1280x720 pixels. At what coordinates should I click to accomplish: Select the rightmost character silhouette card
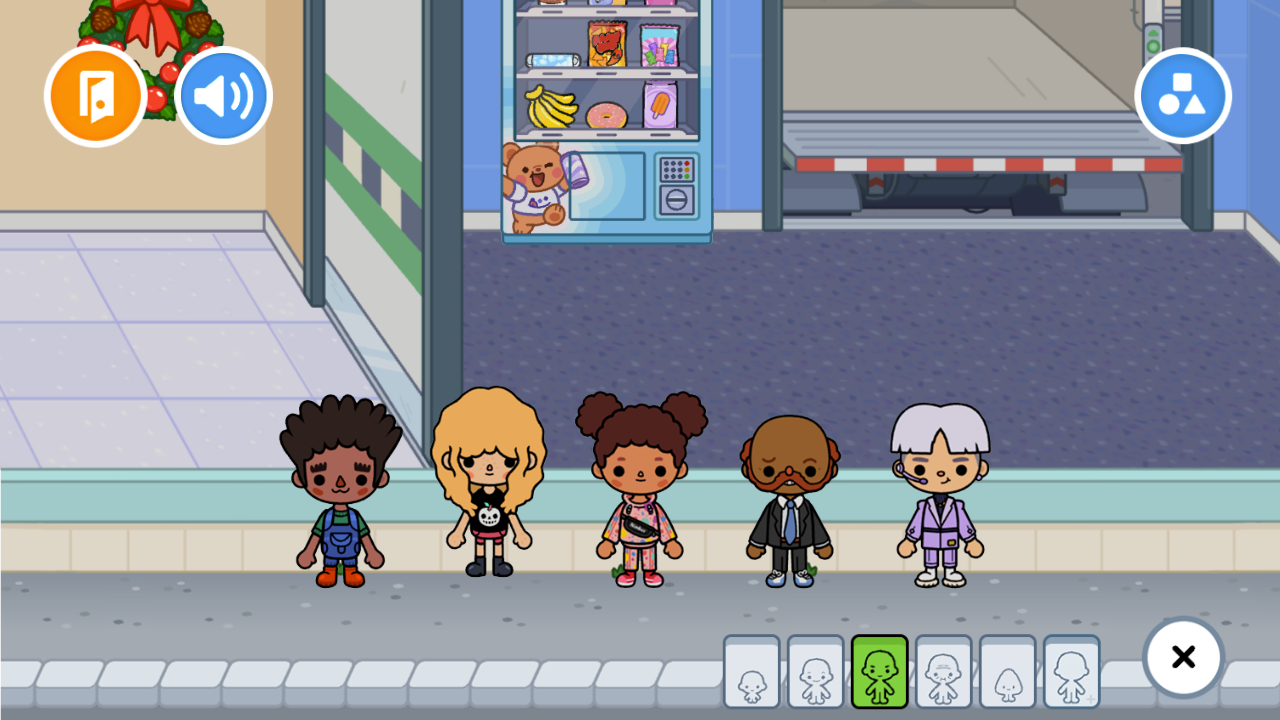1070,672
